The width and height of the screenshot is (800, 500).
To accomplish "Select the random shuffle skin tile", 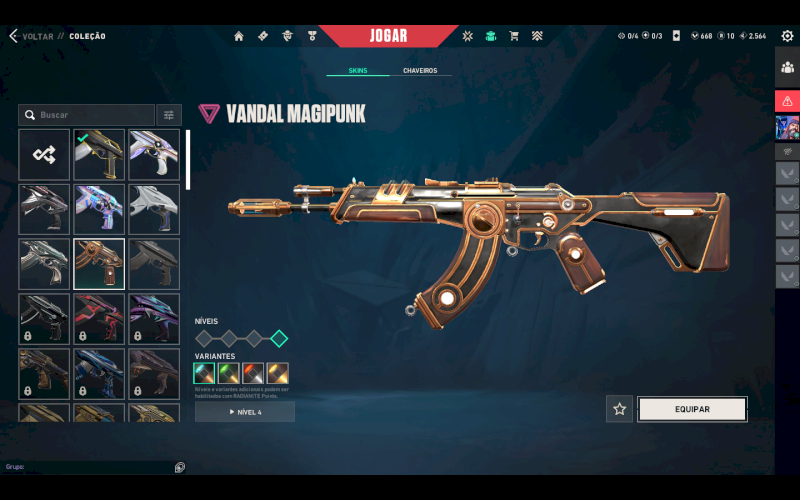I will click(44, 154).
